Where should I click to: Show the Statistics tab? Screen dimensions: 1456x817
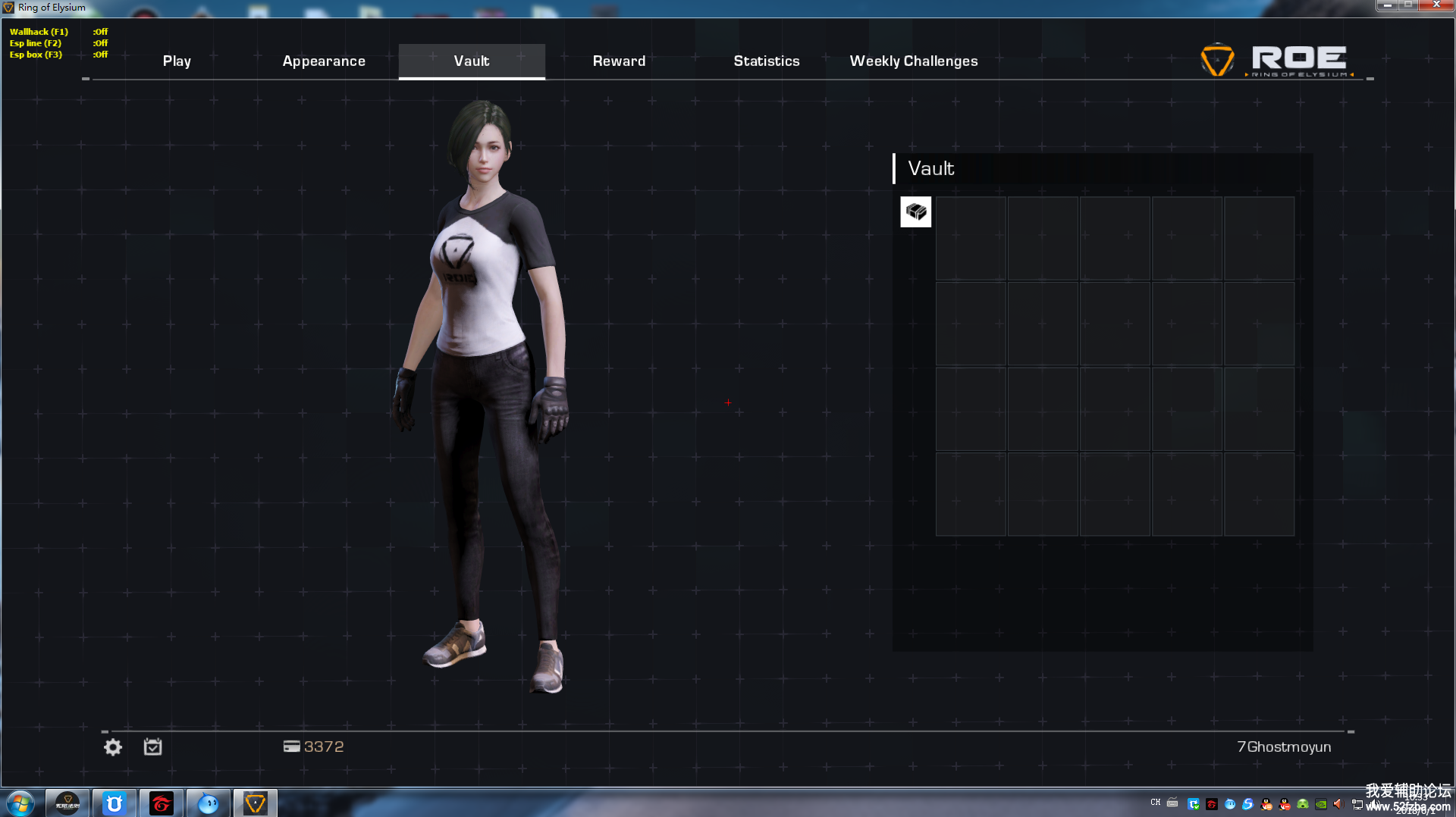pyautogui.click(x=766, y=61)
